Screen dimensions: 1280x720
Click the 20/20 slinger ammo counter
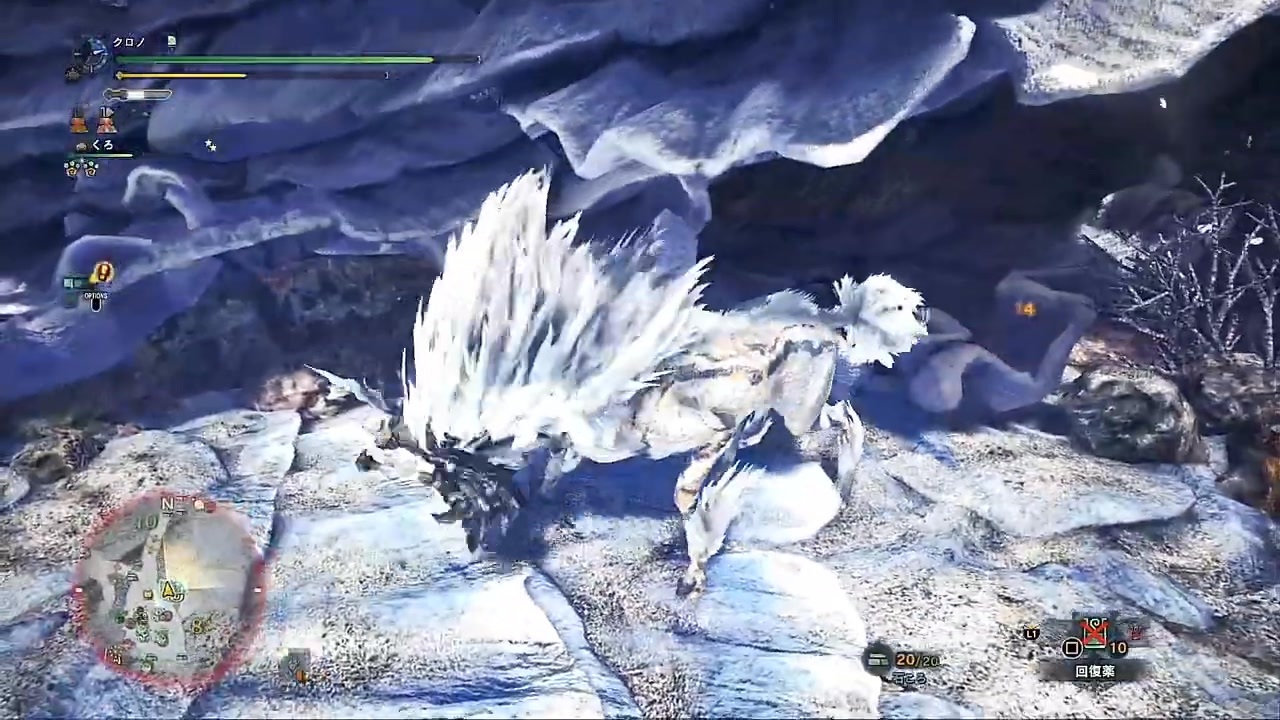point(916,660)
